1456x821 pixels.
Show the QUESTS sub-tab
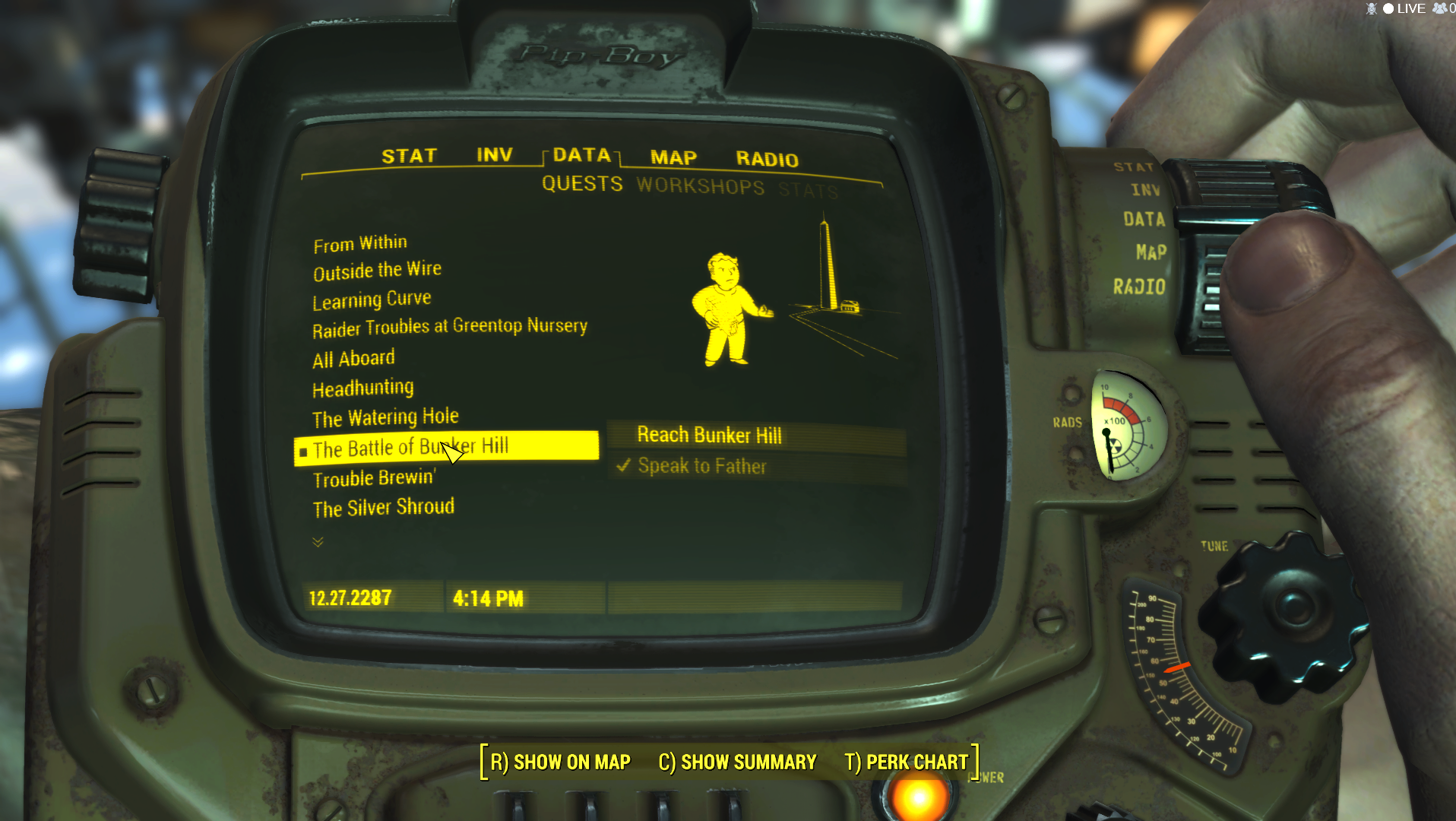click(582, 184)
